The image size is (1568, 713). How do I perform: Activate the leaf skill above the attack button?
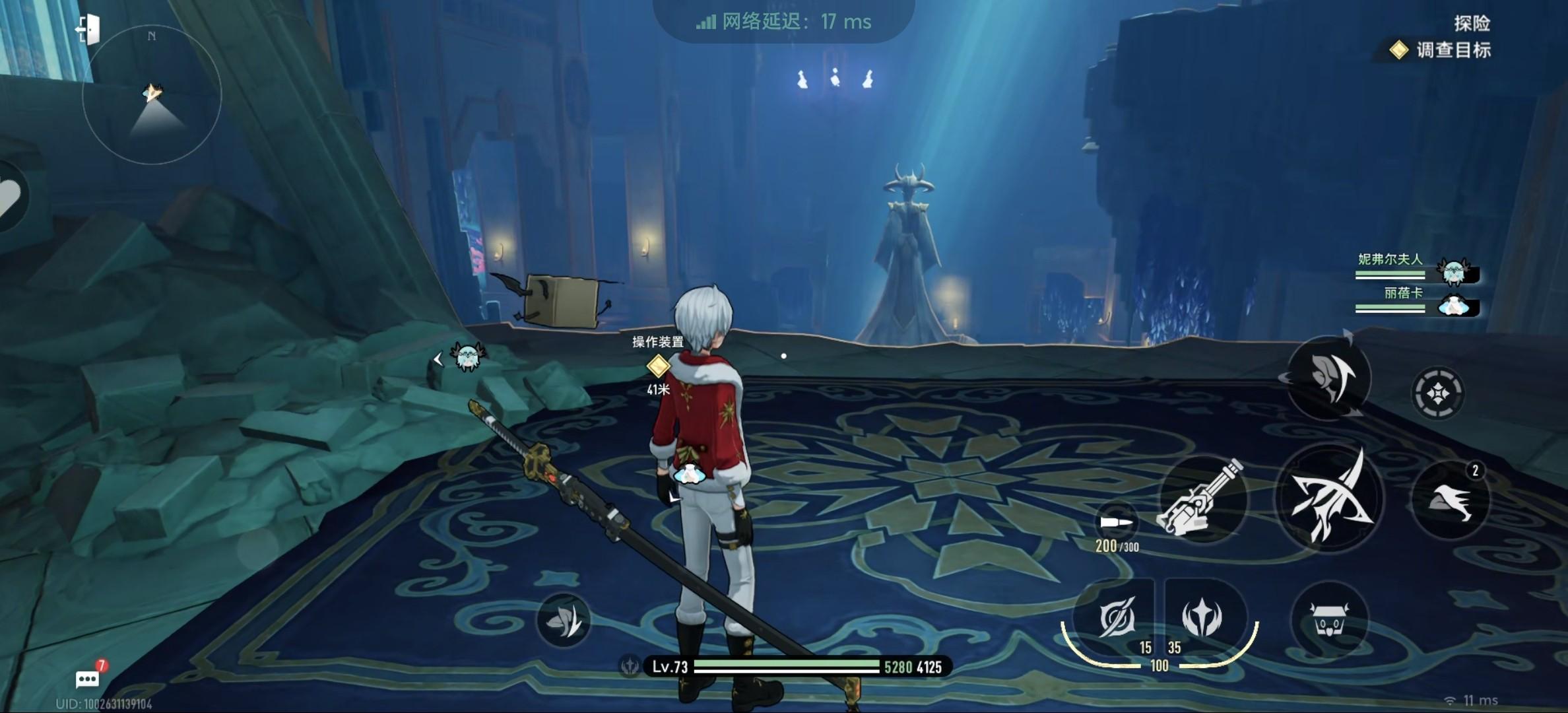1329,378
